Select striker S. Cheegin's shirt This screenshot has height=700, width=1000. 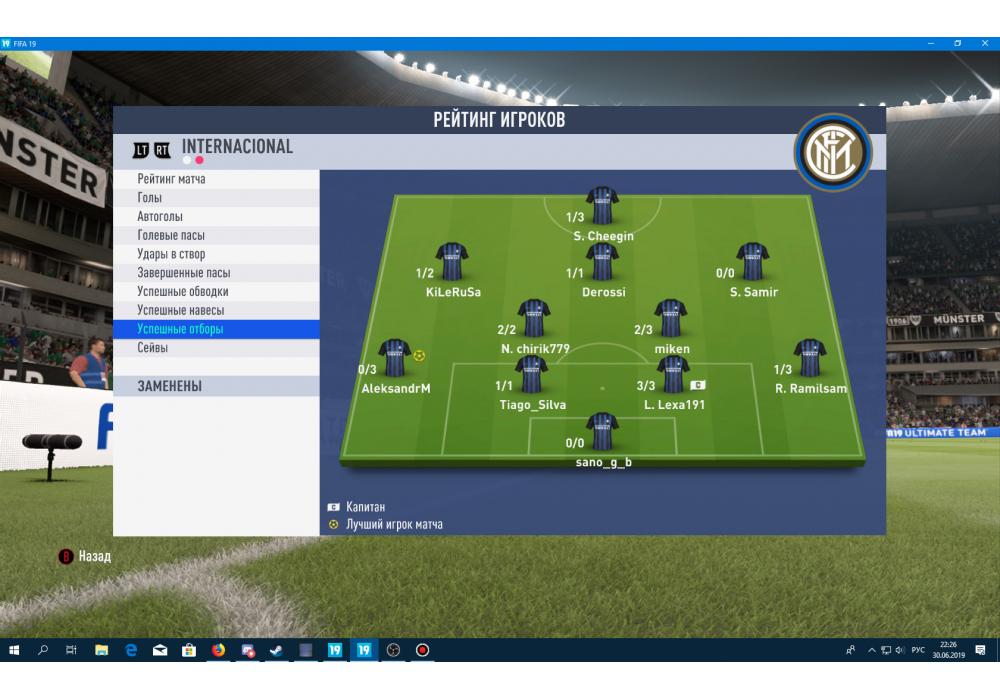click(602, 205)
